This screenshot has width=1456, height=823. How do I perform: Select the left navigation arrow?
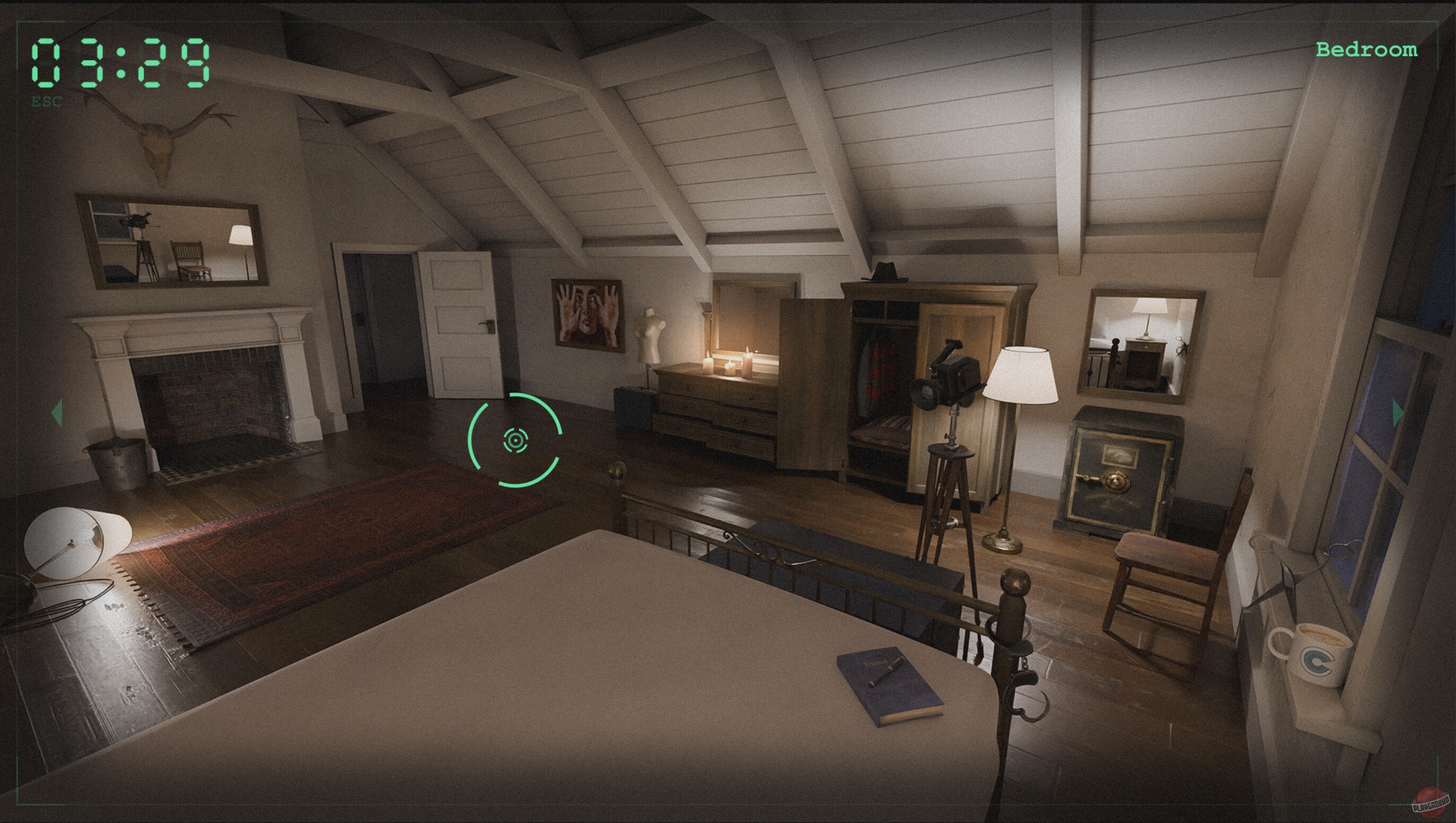(56, 413)
